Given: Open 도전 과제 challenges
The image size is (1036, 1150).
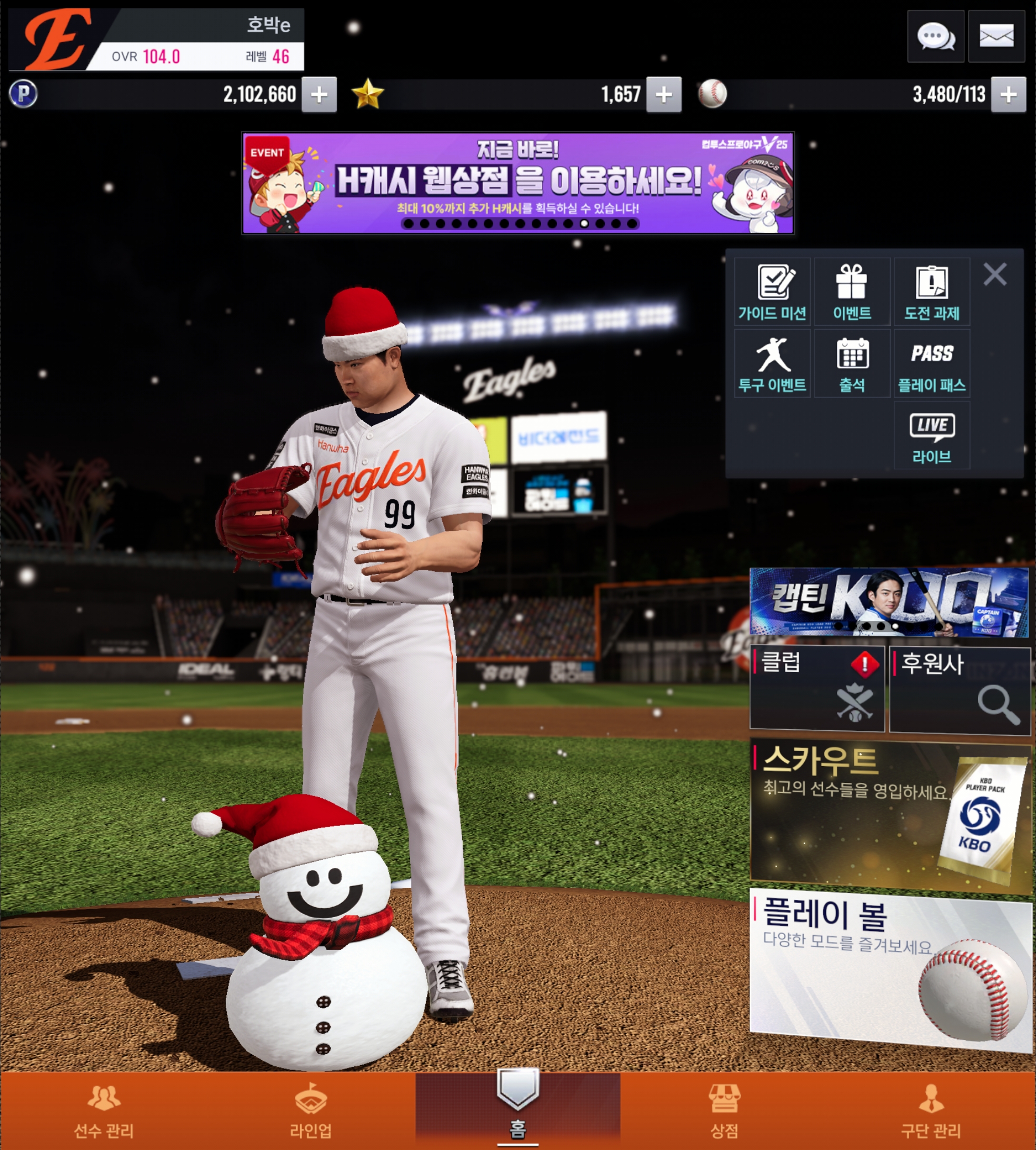Looking at the screenshot, I should pos(932,292).
